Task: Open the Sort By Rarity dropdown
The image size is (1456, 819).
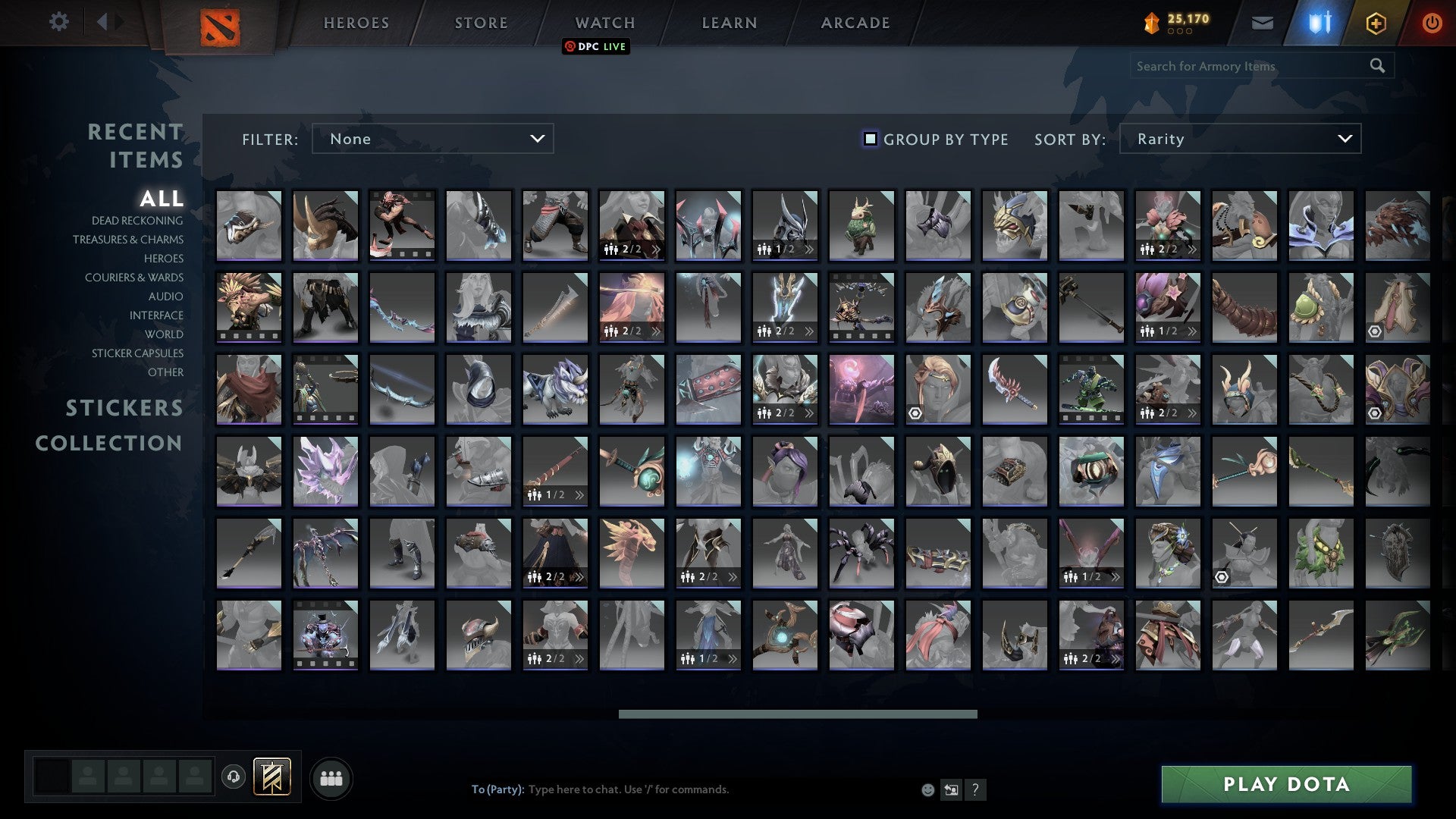Action: coord(1240,139)
